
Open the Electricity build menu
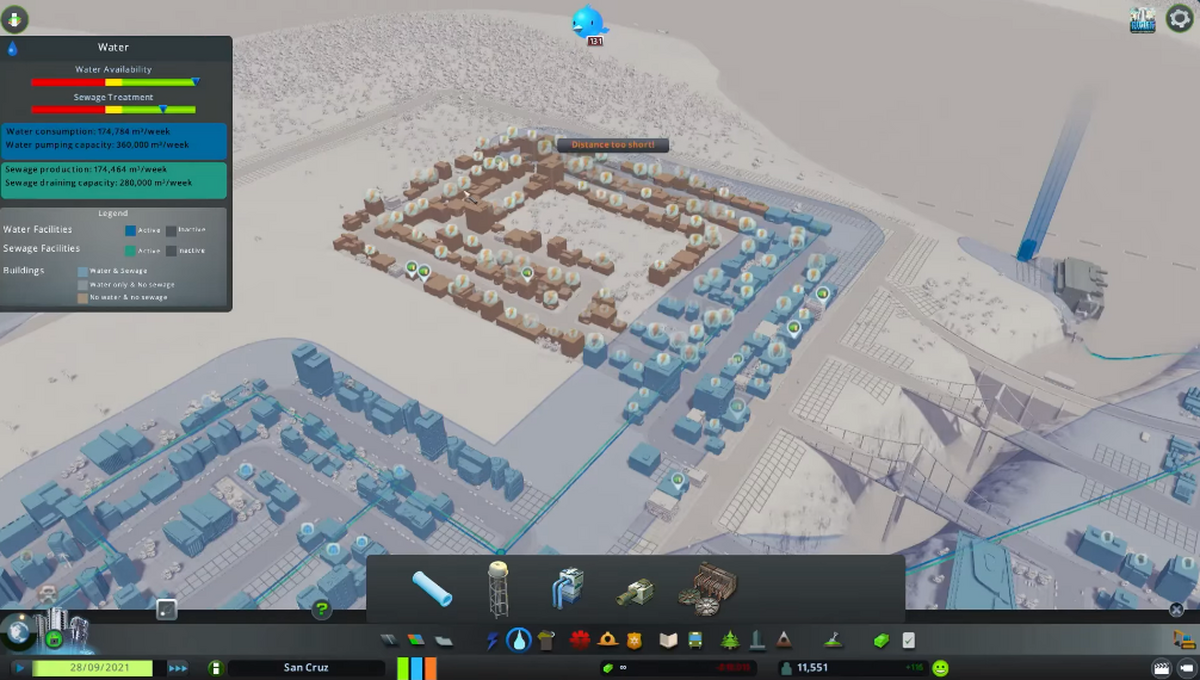click(492, 641)
